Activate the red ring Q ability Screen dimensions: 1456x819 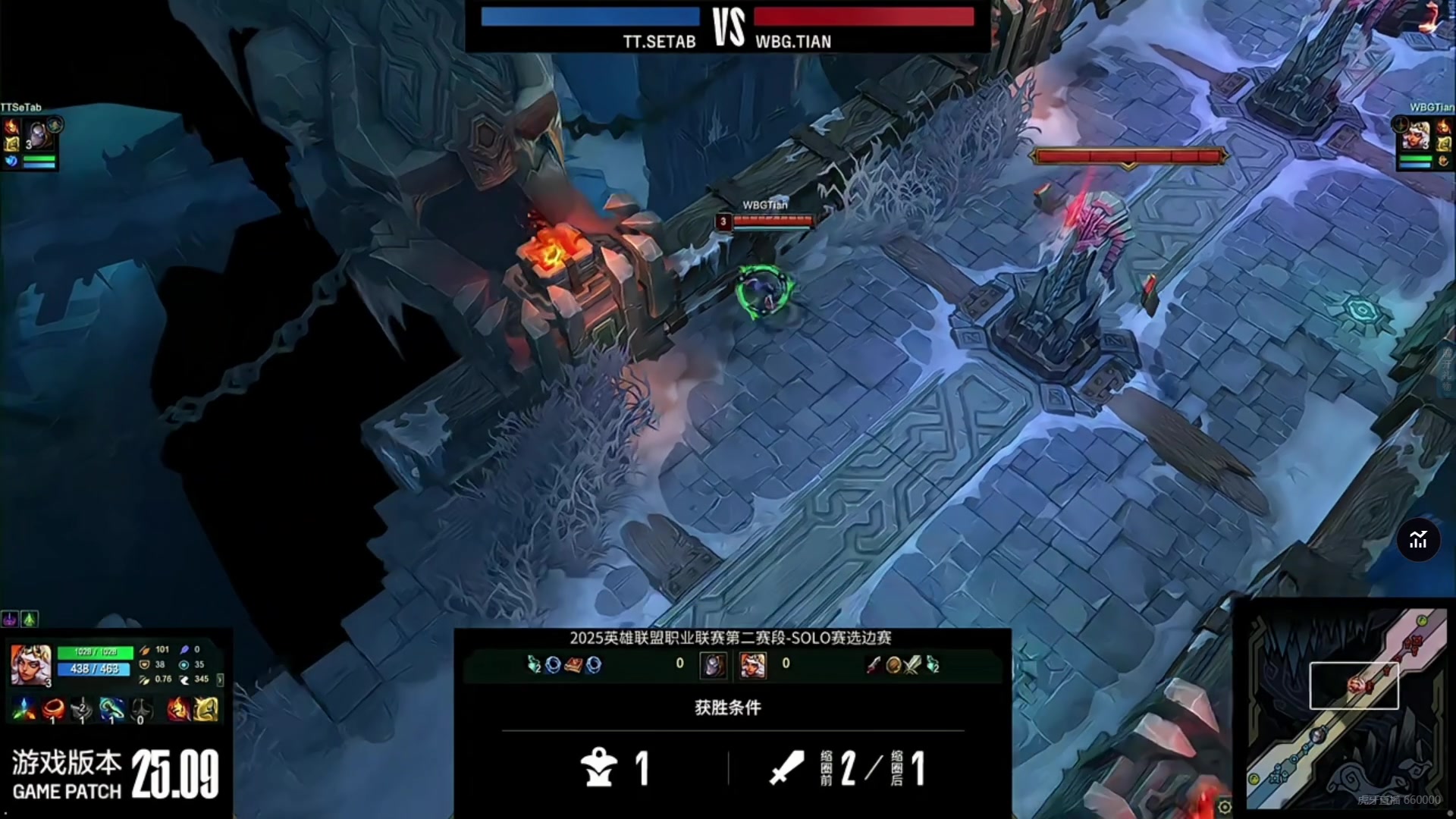point(53,710)
